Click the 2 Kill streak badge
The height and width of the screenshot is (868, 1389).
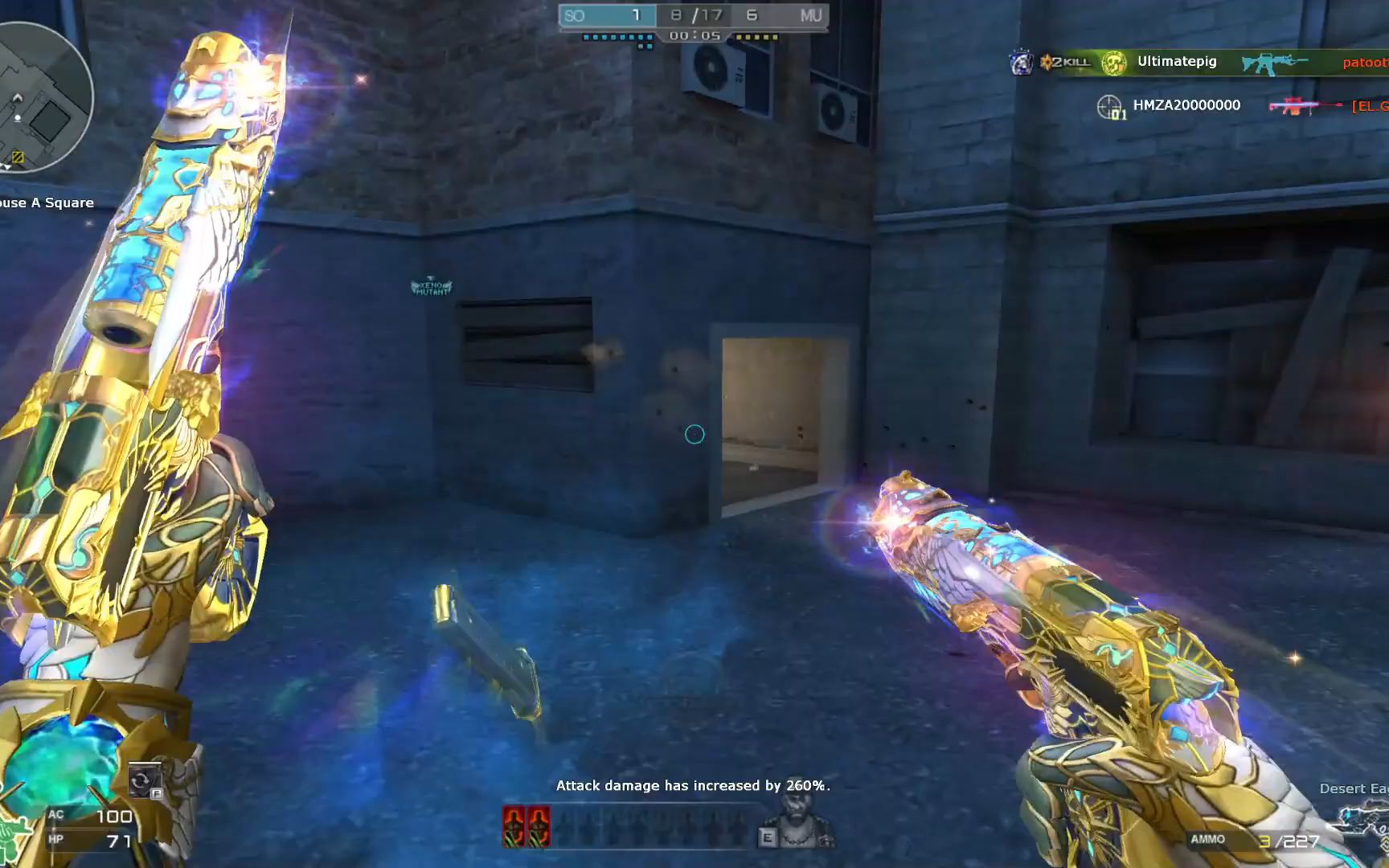[x=1066, y=62]
